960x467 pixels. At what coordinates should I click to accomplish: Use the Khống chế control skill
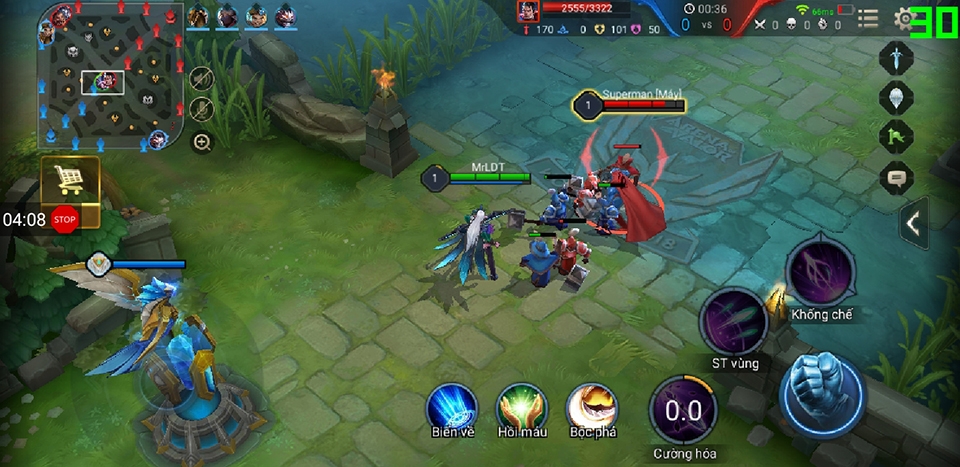[820, 272]
